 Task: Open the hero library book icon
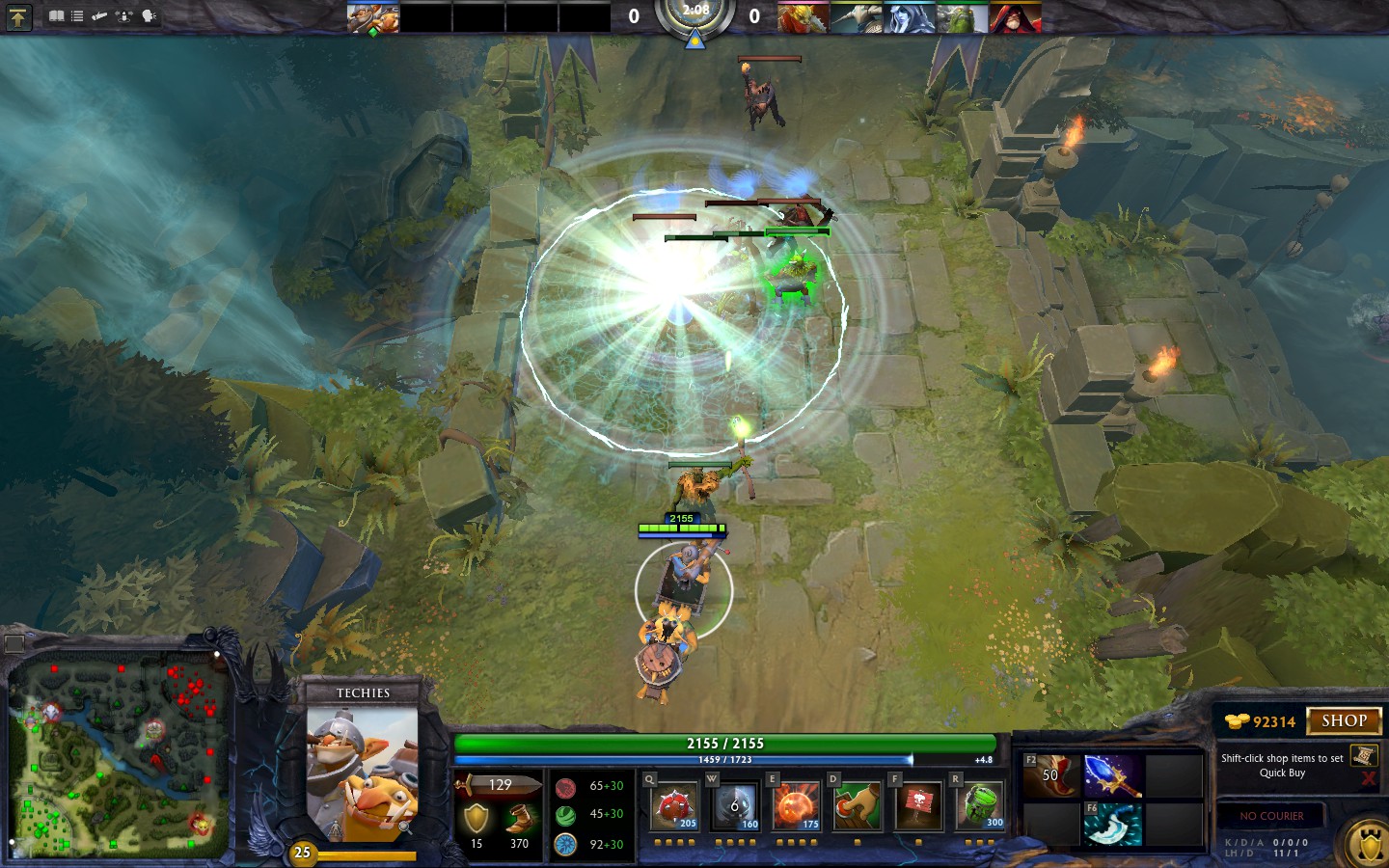point(57,16)
